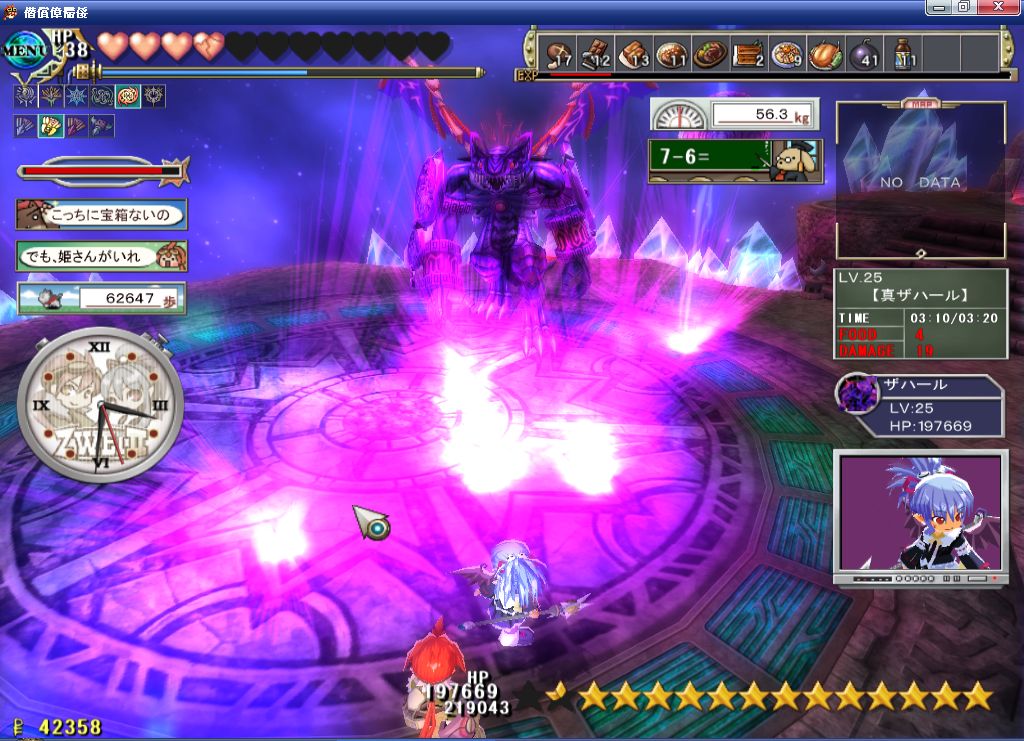Open the pedometer step counter widget

[101, 297]
